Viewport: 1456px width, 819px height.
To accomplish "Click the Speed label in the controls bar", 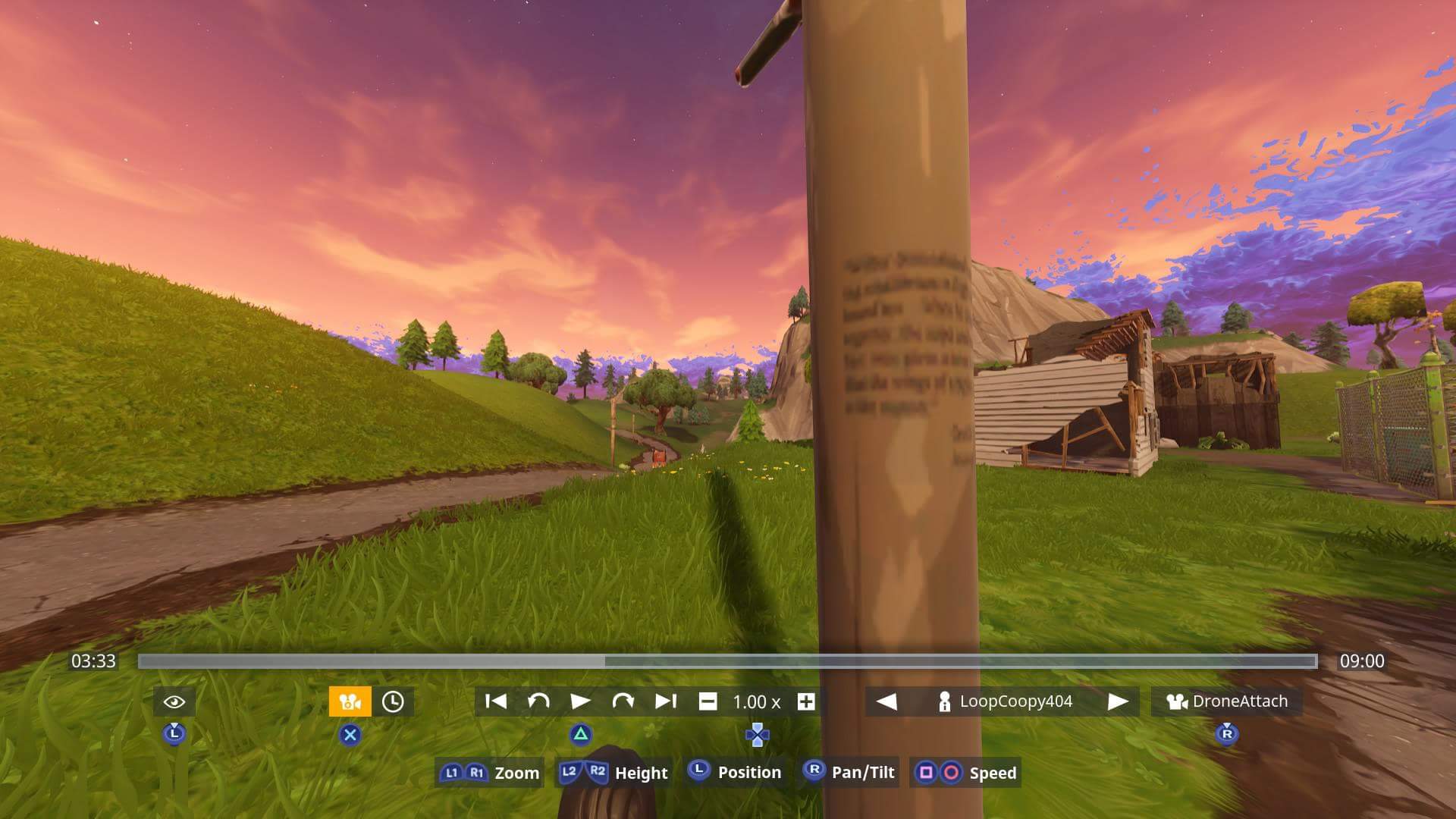I will tap(993, 773).
